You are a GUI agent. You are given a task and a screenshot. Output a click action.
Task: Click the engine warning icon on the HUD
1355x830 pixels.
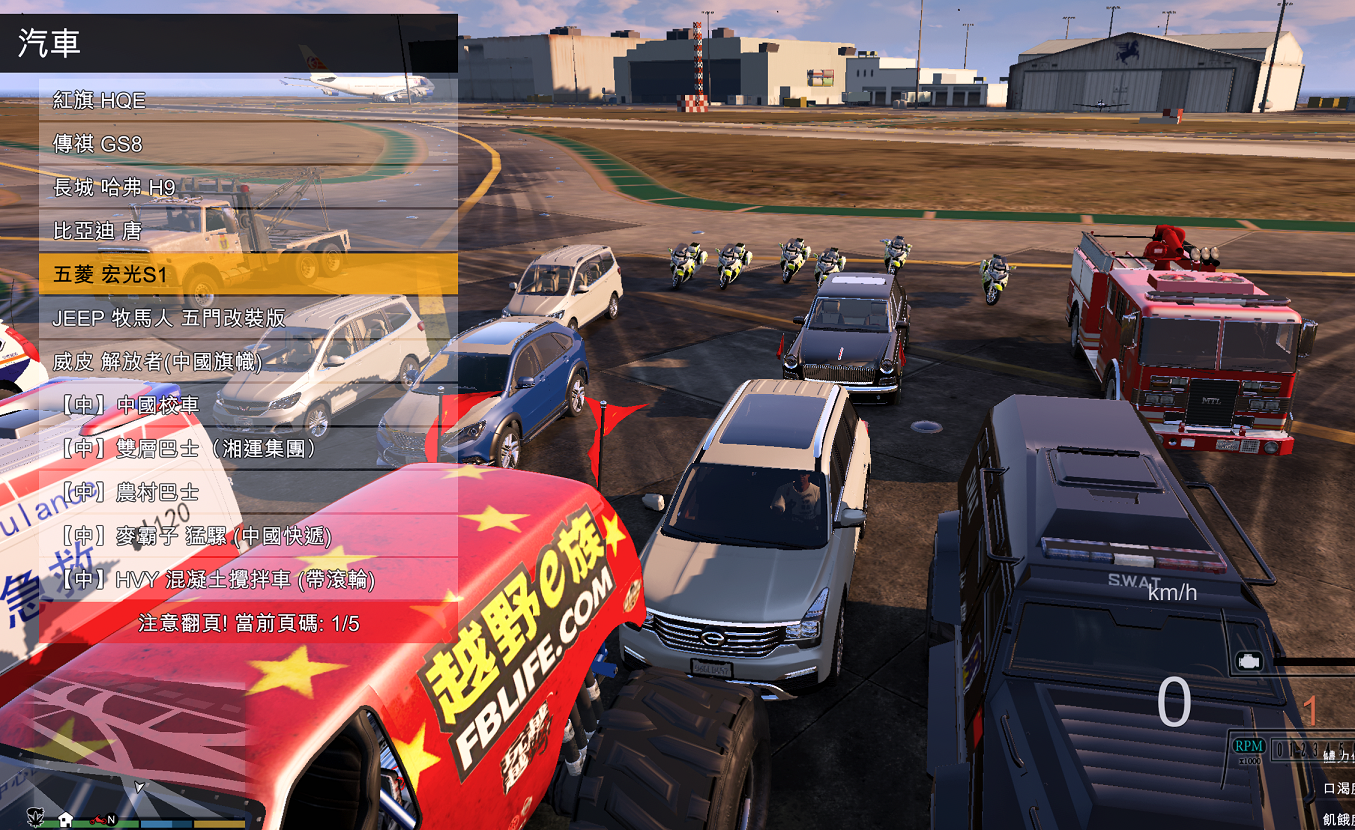tap(1249, 661)
